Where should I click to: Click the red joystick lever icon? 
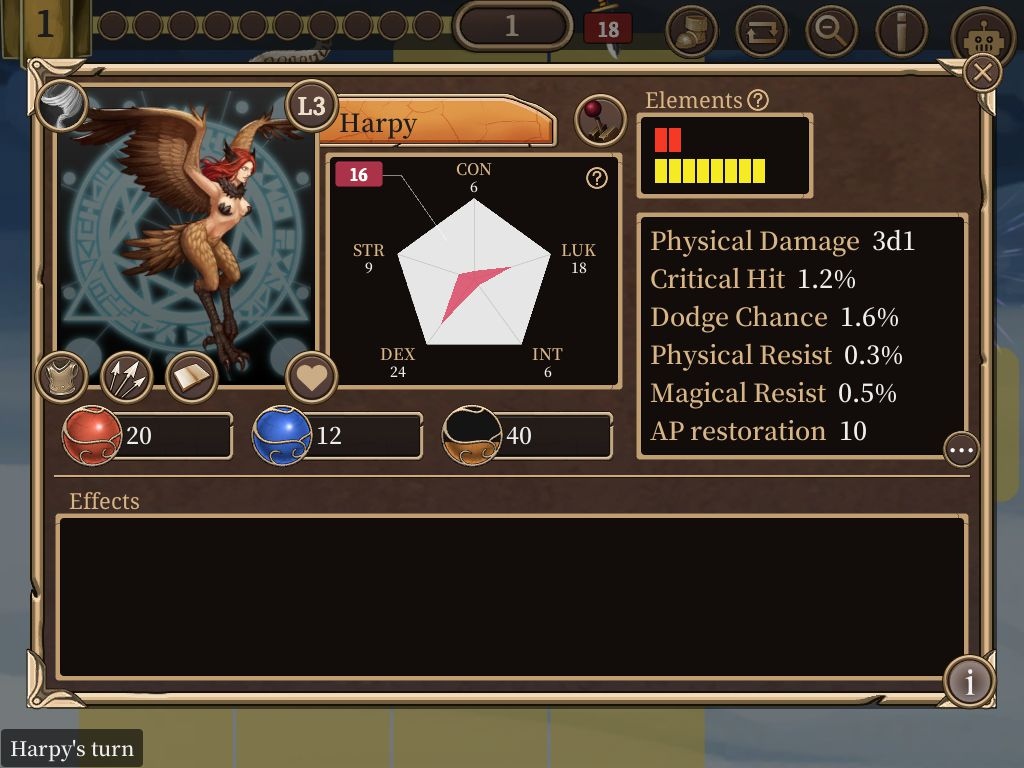tap(600, 121)
